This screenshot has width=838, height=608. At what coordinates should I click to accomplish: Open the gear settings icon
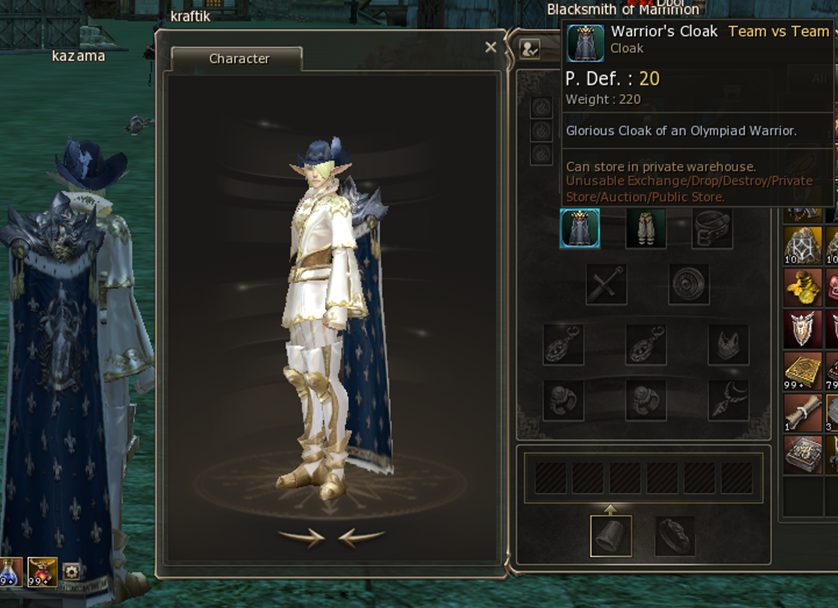(x=71, y=572)
